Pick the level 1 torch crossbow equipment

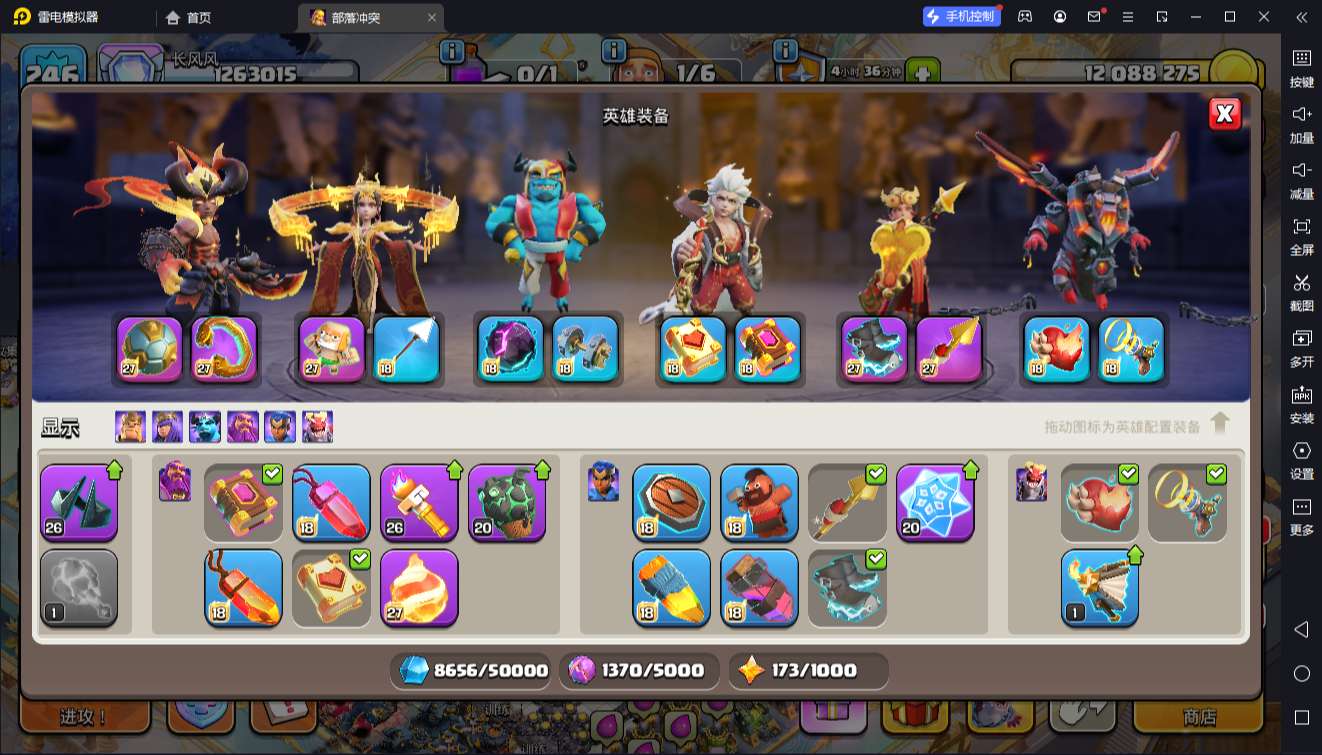(x=1099, y=588)
